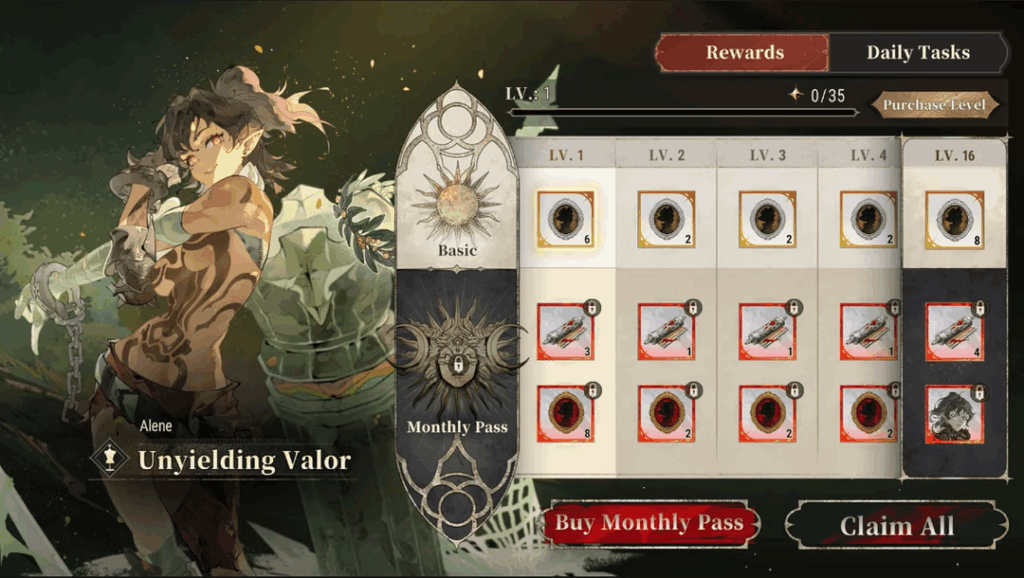The height and width of the screenshot is (578, 1024).
Task: Select the Basic sun emblem track
Action: (x=457, y=207)
